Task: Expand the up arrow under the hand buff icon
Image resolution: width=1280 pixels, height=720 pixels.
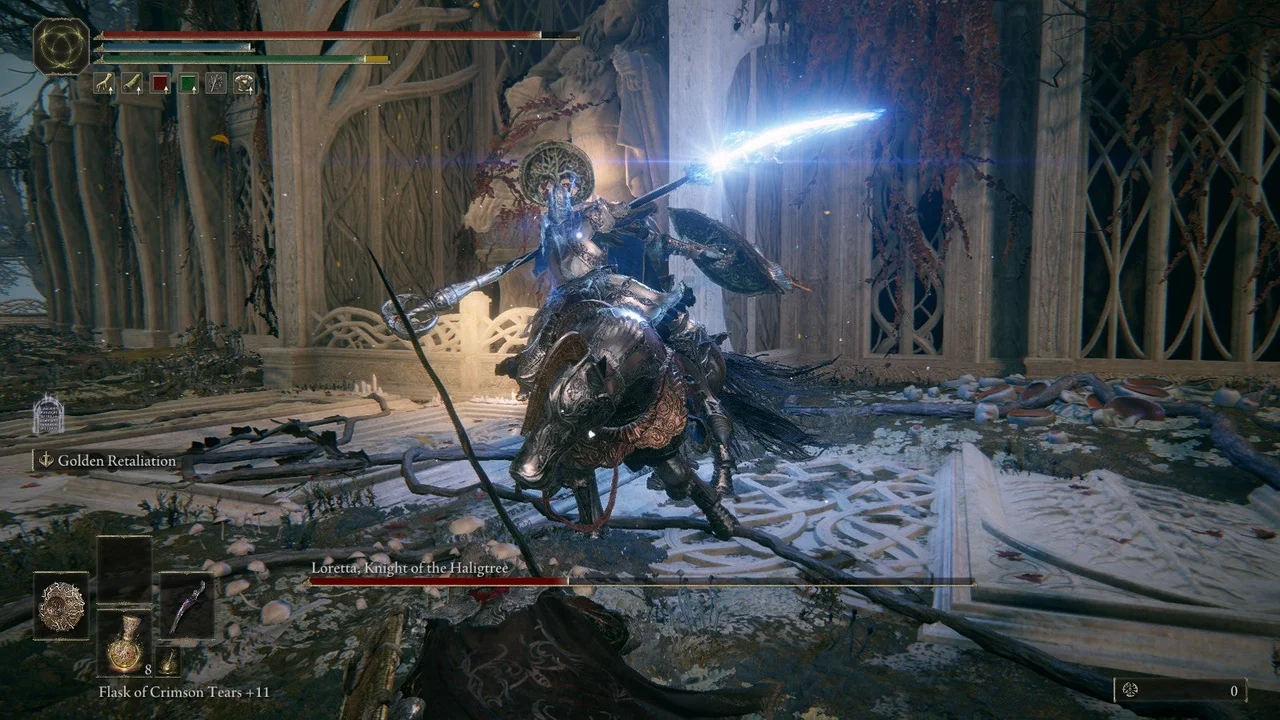Action: 110,91
